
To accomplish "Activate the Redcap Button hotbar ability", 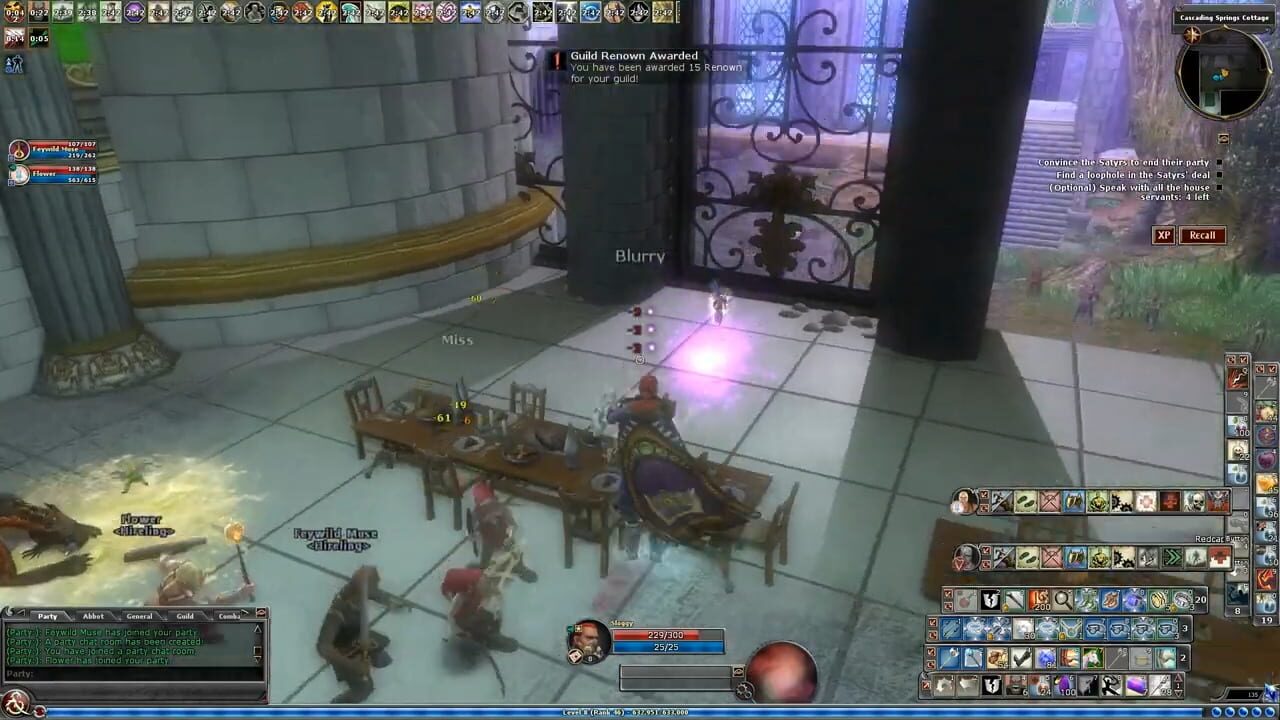I will (x=1218, y=556).
